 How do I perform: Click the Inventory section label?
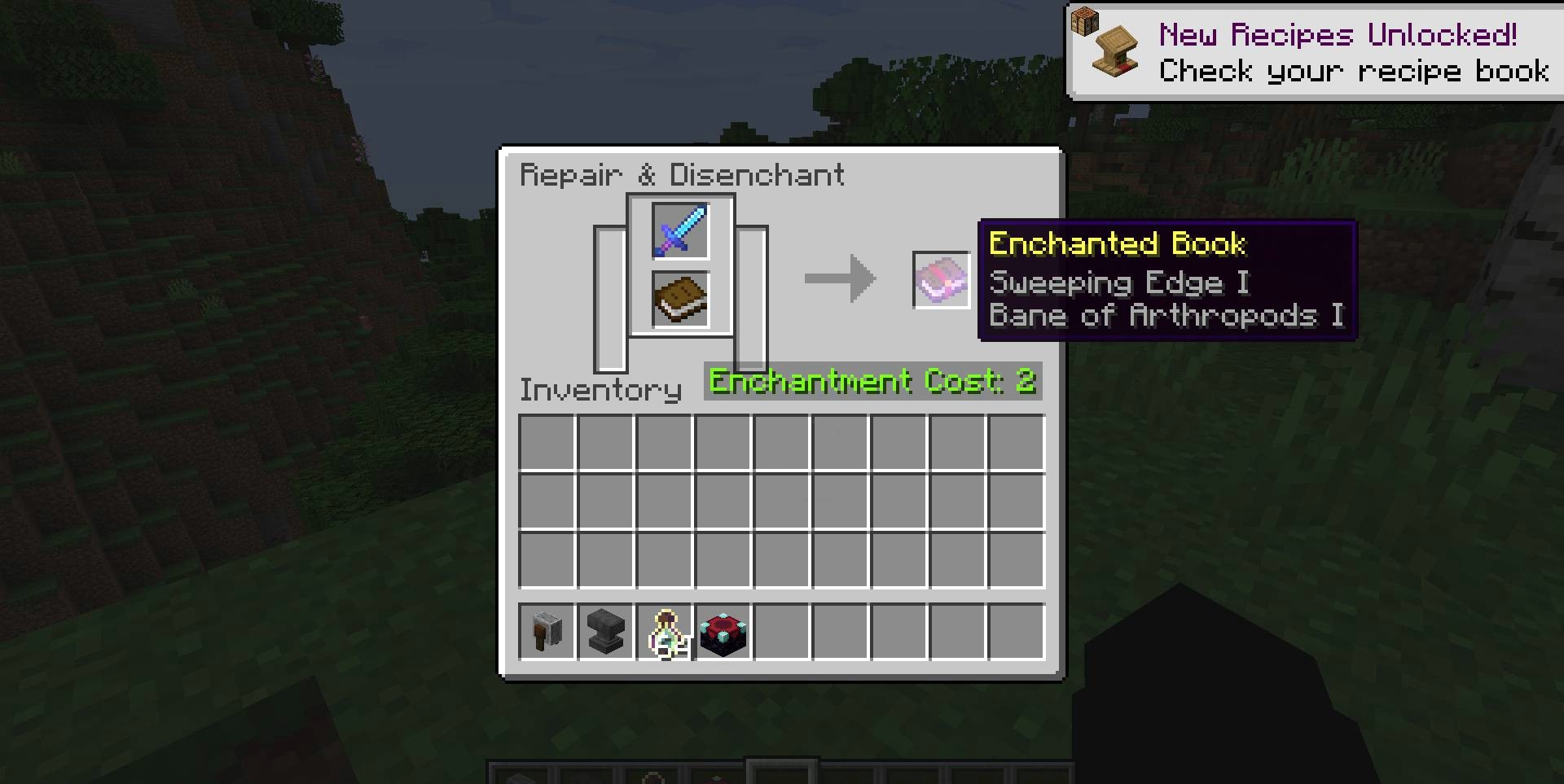click(x=600, y=390)
